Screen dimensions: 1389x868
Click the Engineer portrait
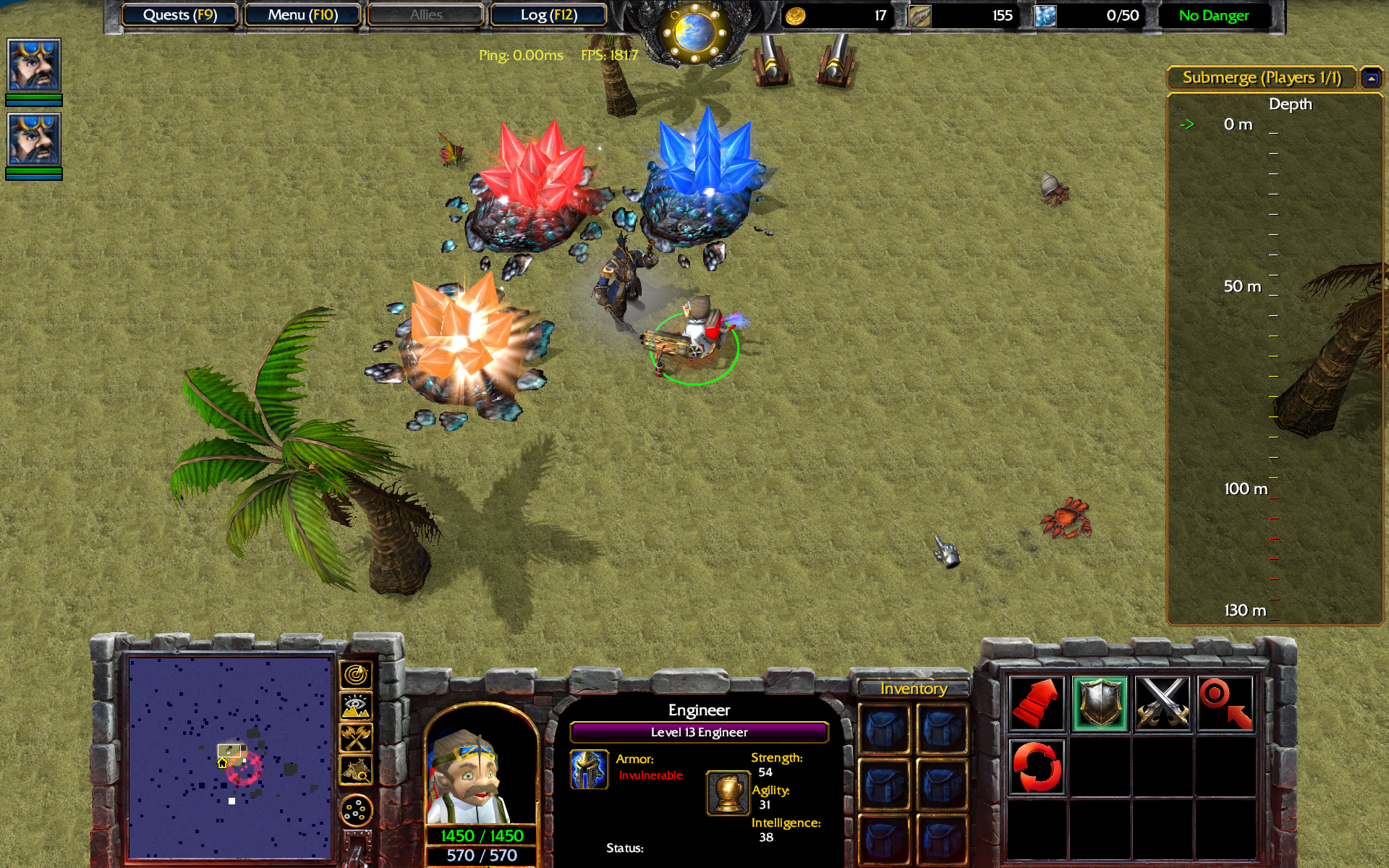pyautogui.click(x=481, y=767)
